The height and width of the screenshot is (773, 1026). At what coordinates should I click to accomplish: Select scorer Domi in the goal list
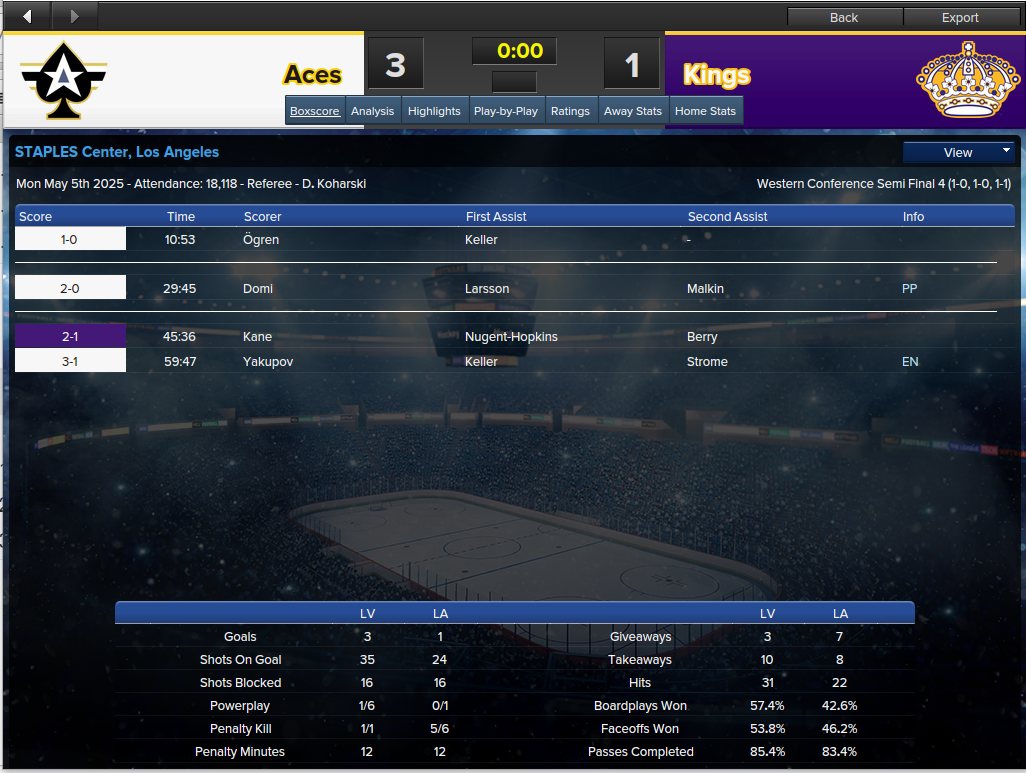(258, 289)
